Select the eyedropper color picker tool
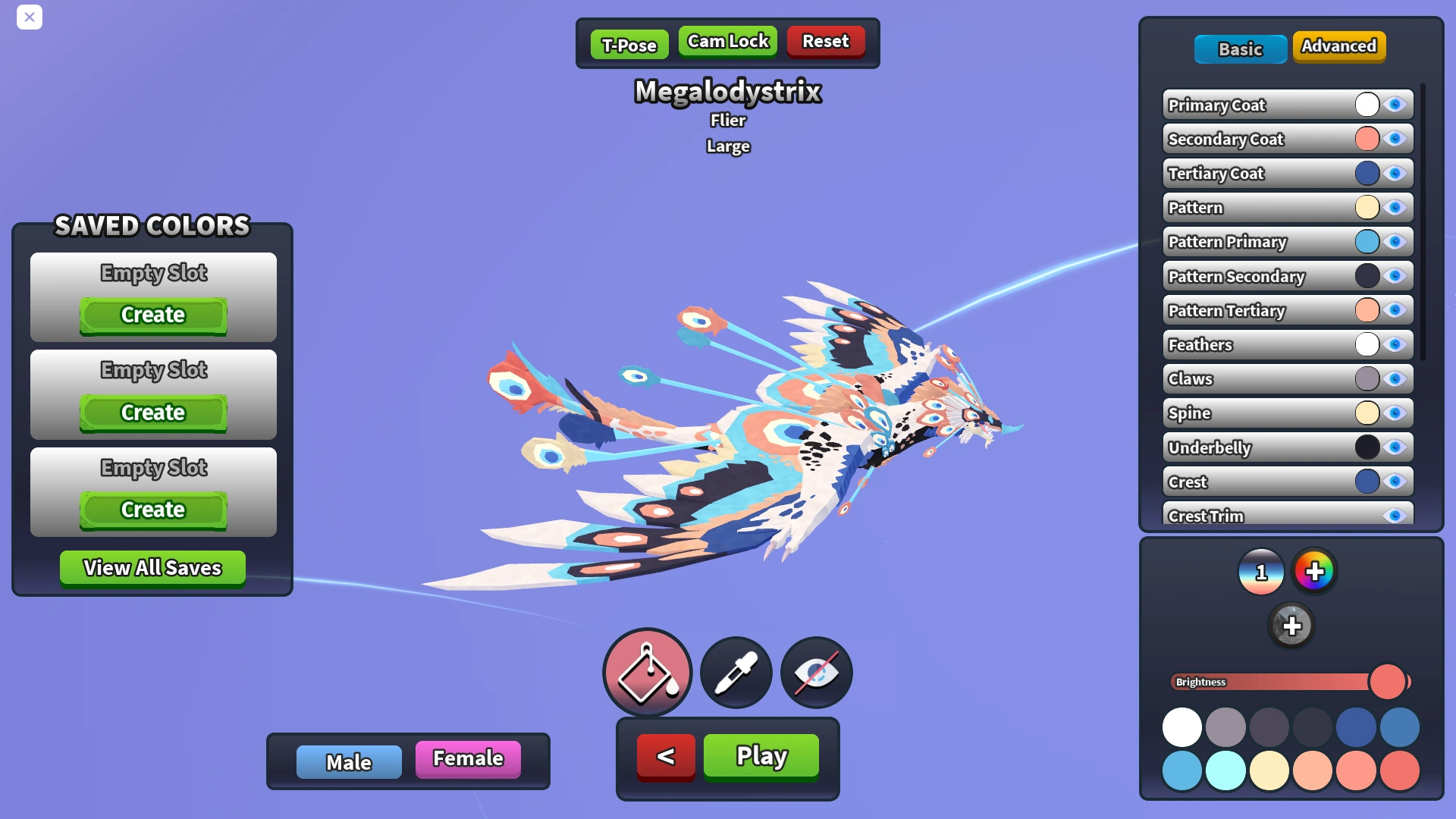1456x819 pixels. pos(734,673)
